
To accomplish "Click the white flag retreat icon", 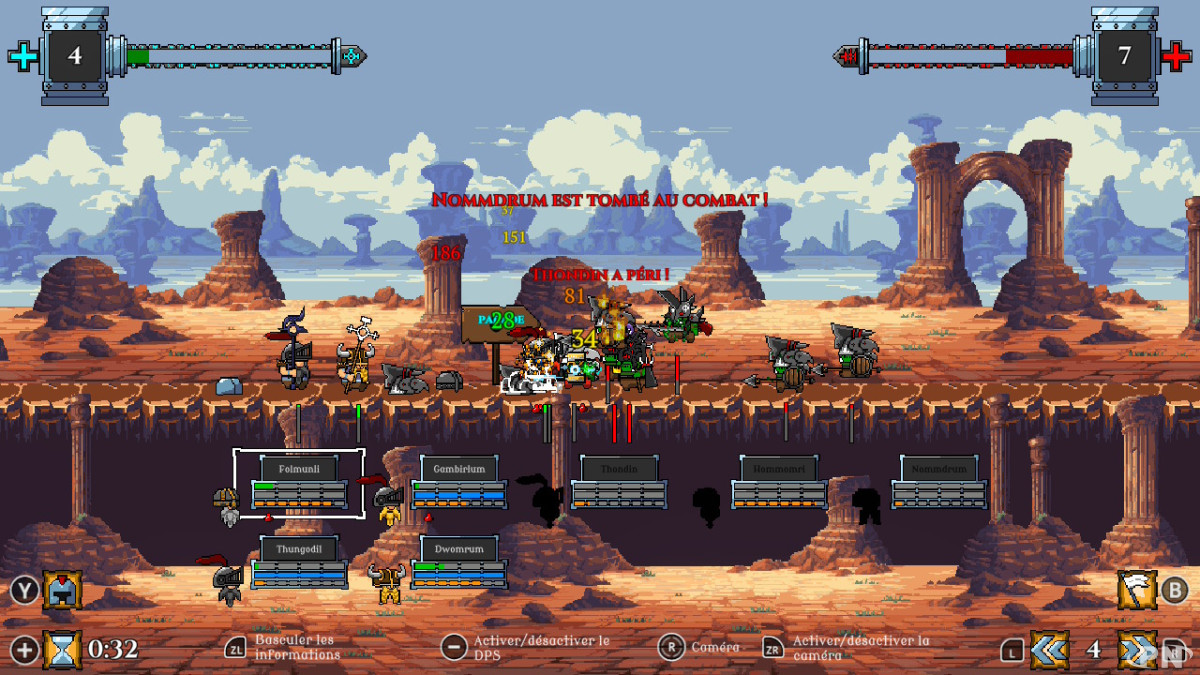I will (x=1137, y=590).
